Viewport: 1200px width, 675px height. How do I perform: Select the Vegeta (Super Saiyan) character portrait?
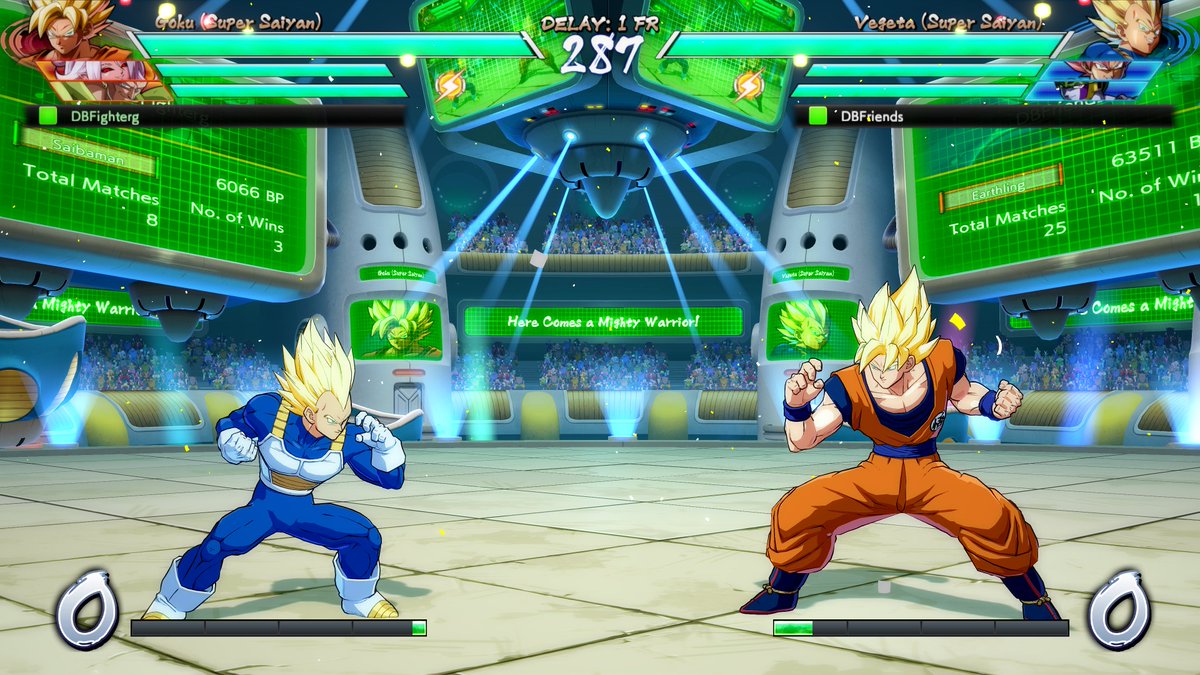coord(1130,30)
